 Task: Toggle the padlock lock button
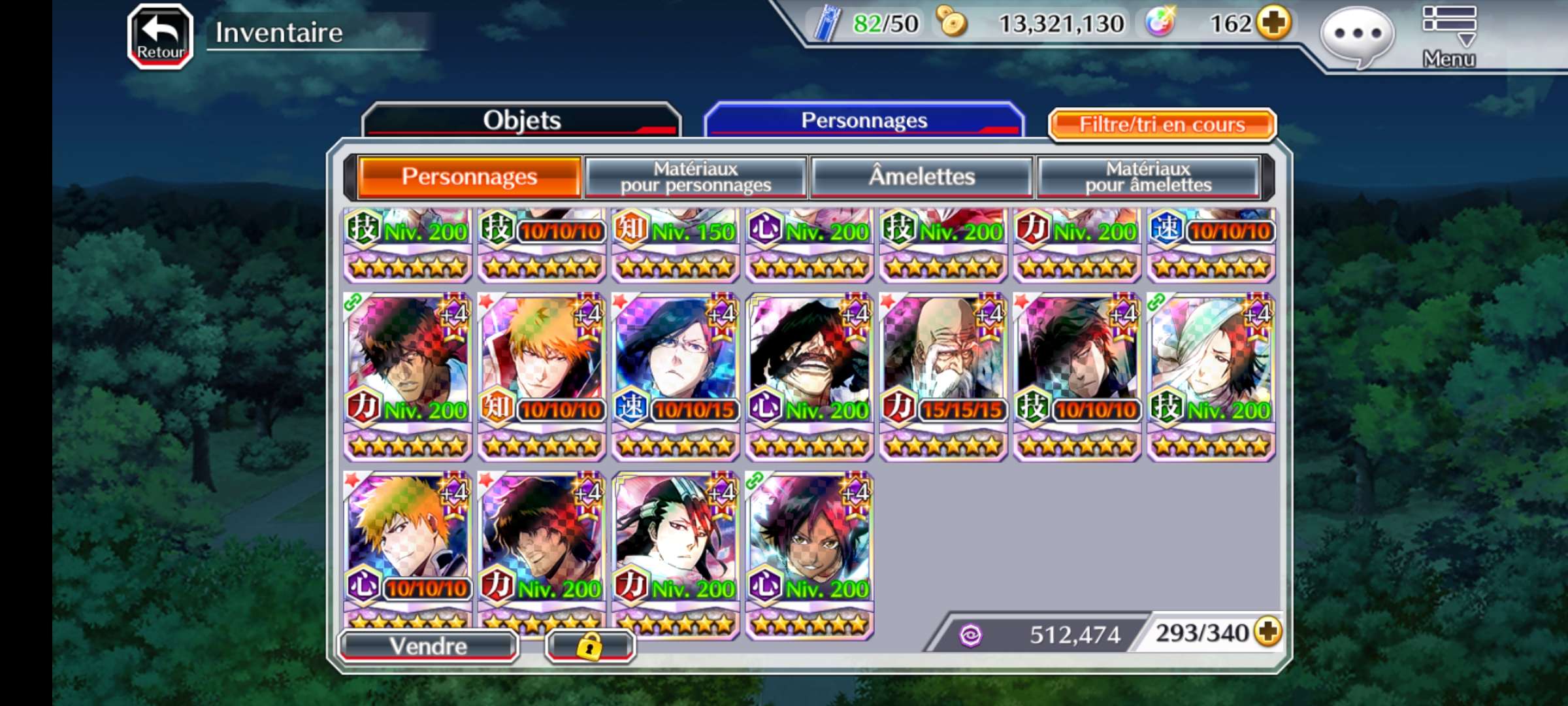[589, 647]
